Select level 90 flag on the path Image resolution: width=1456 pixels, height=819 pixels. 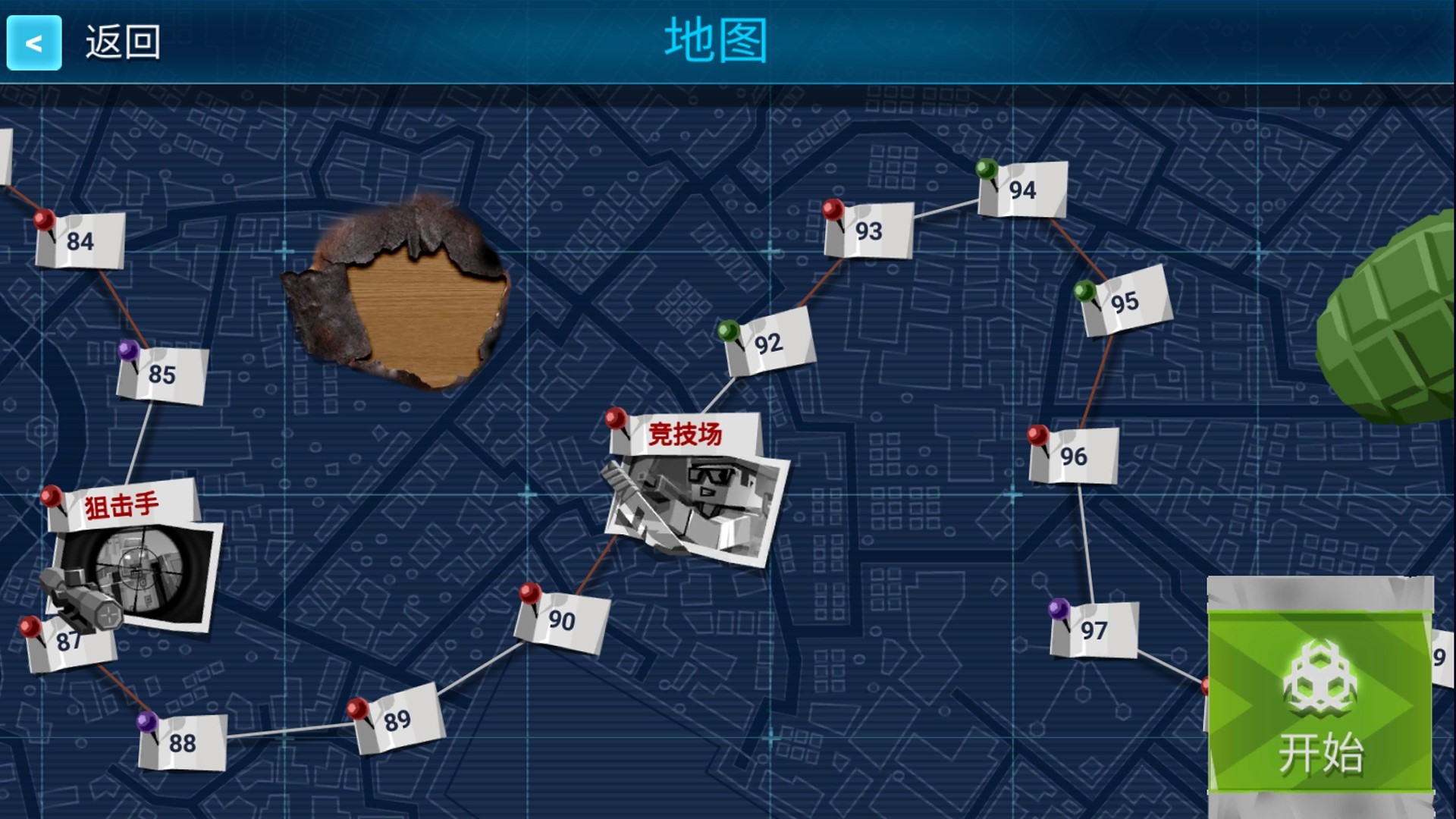coord(563,620)
